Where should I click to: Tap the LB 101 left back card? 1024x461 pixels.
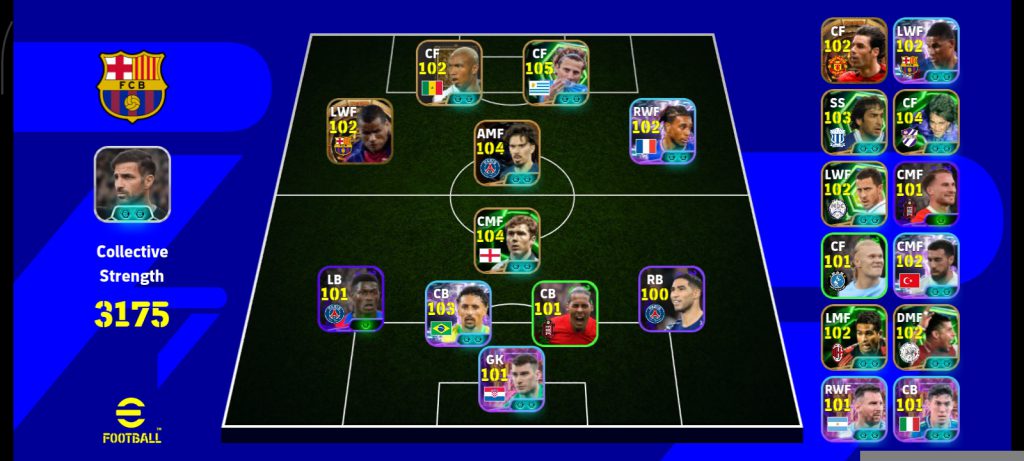(x=351, y=298)
